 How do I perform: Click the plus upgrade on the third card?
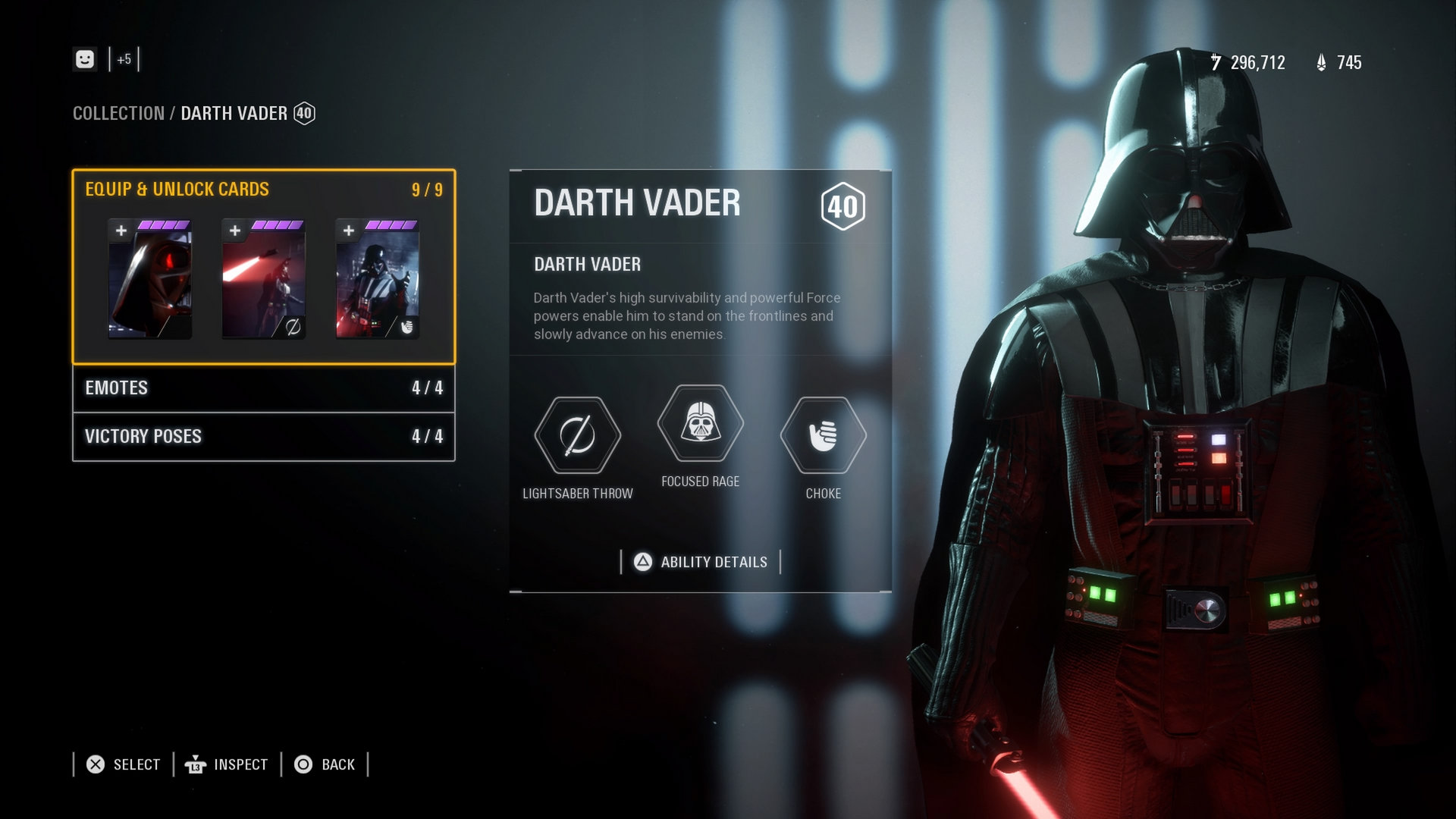348,228
